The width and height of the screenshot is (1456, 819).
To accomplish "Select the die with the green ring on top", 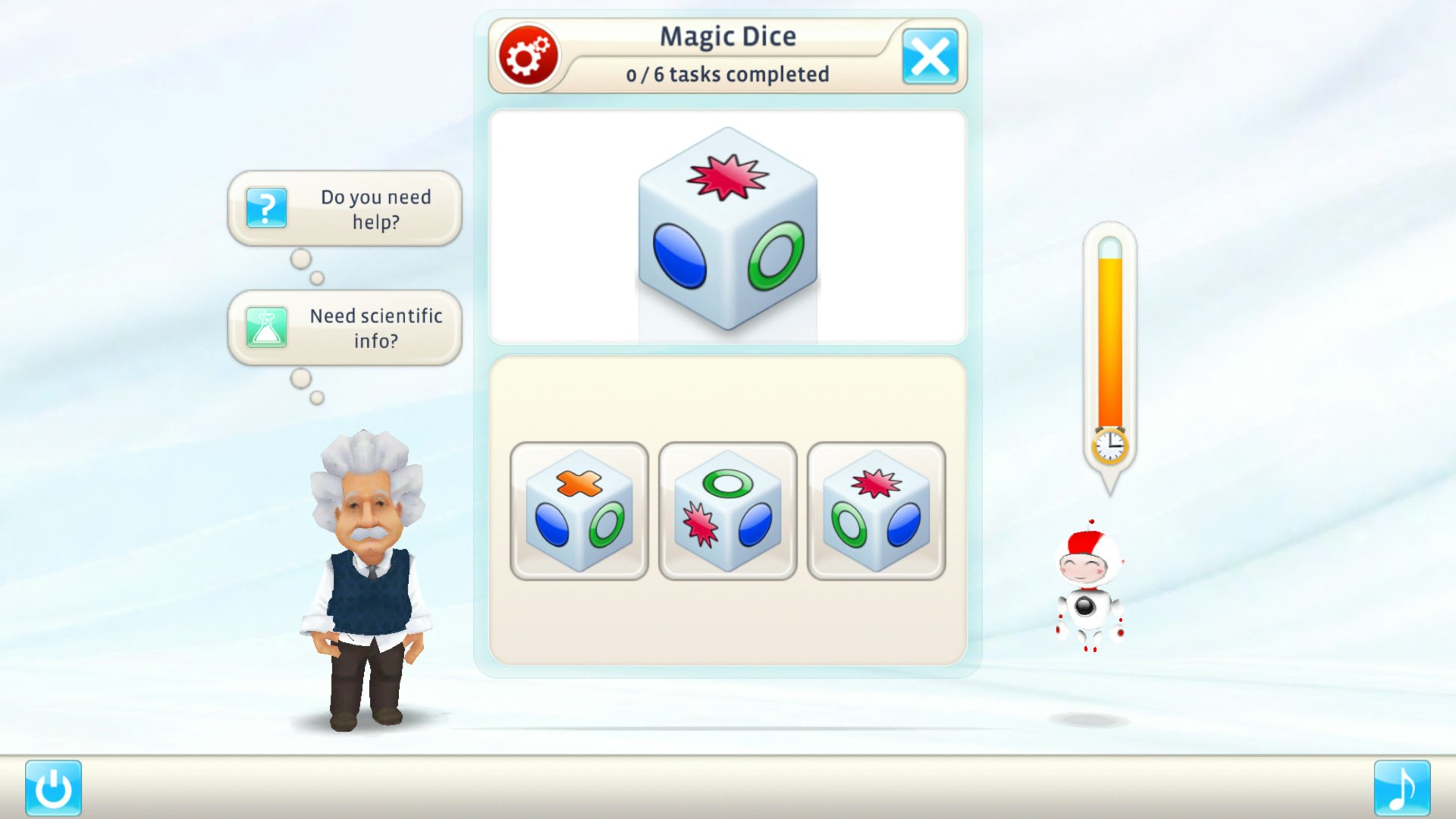I will (x=726, y=511).
